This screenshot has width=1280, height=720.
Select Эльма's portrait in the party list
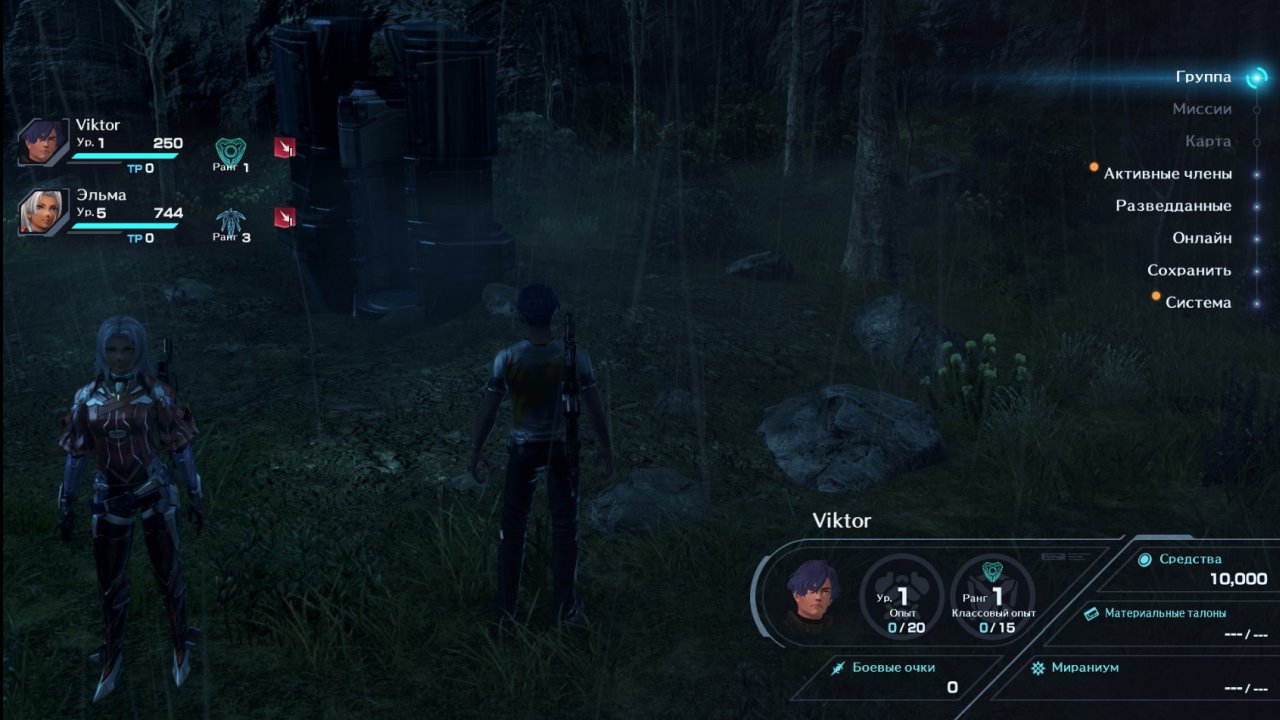44,213
